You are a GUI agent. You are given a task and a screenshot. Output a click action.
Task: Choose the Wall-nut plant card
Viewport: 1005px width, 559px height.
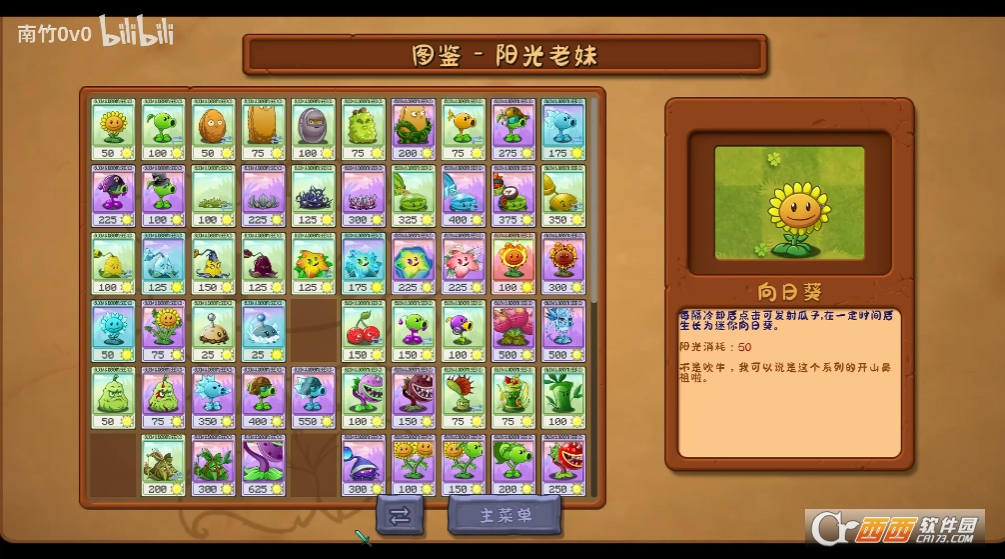click(214, 129)
